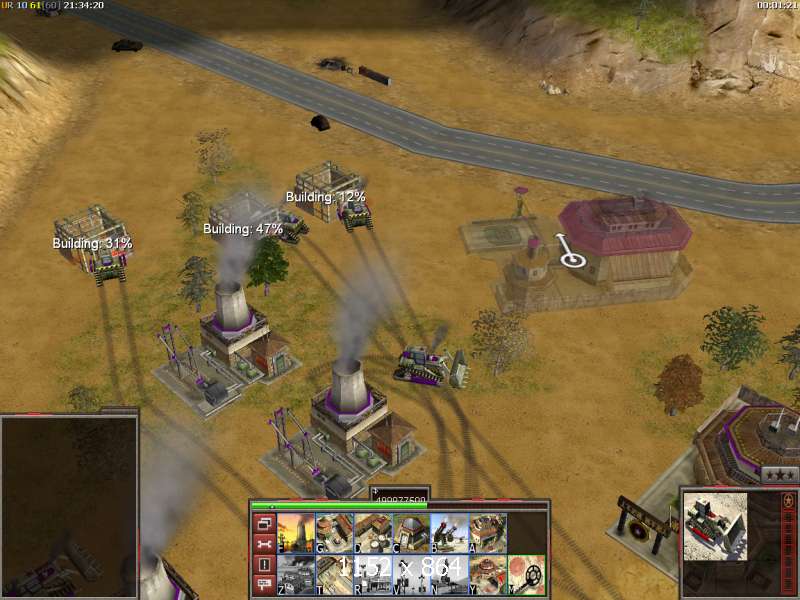Select the bunker build icon labeled C
Screen dimensions: 800x600
click(x=411, y=533)
